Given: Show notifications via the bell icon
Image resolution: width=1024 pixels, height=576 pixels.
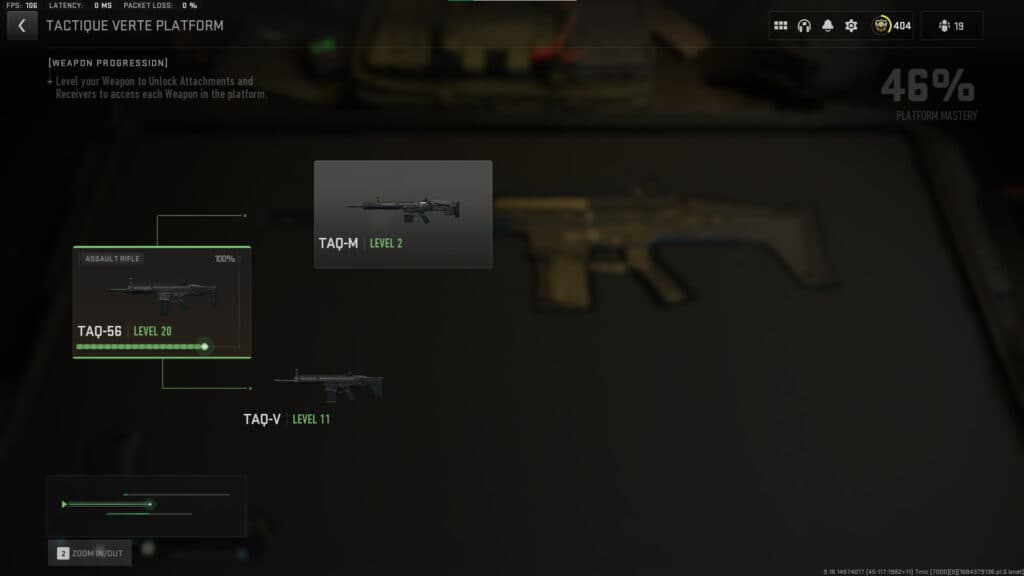Looking at the screenshot, I should [828, 26].
